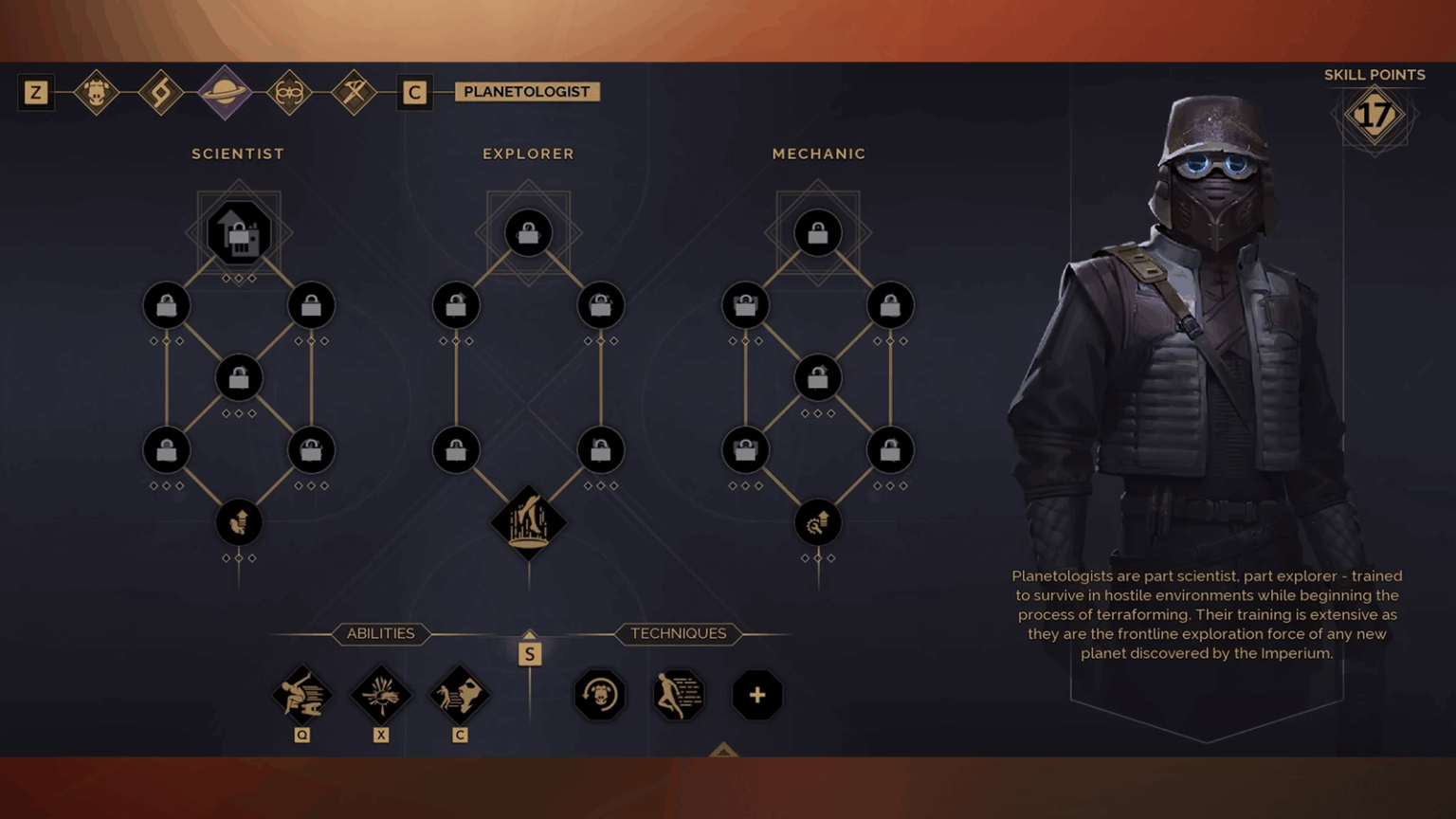The image size is (1456, 819).
Task: Click the Q ability icon
Action: tap(301, 695)
